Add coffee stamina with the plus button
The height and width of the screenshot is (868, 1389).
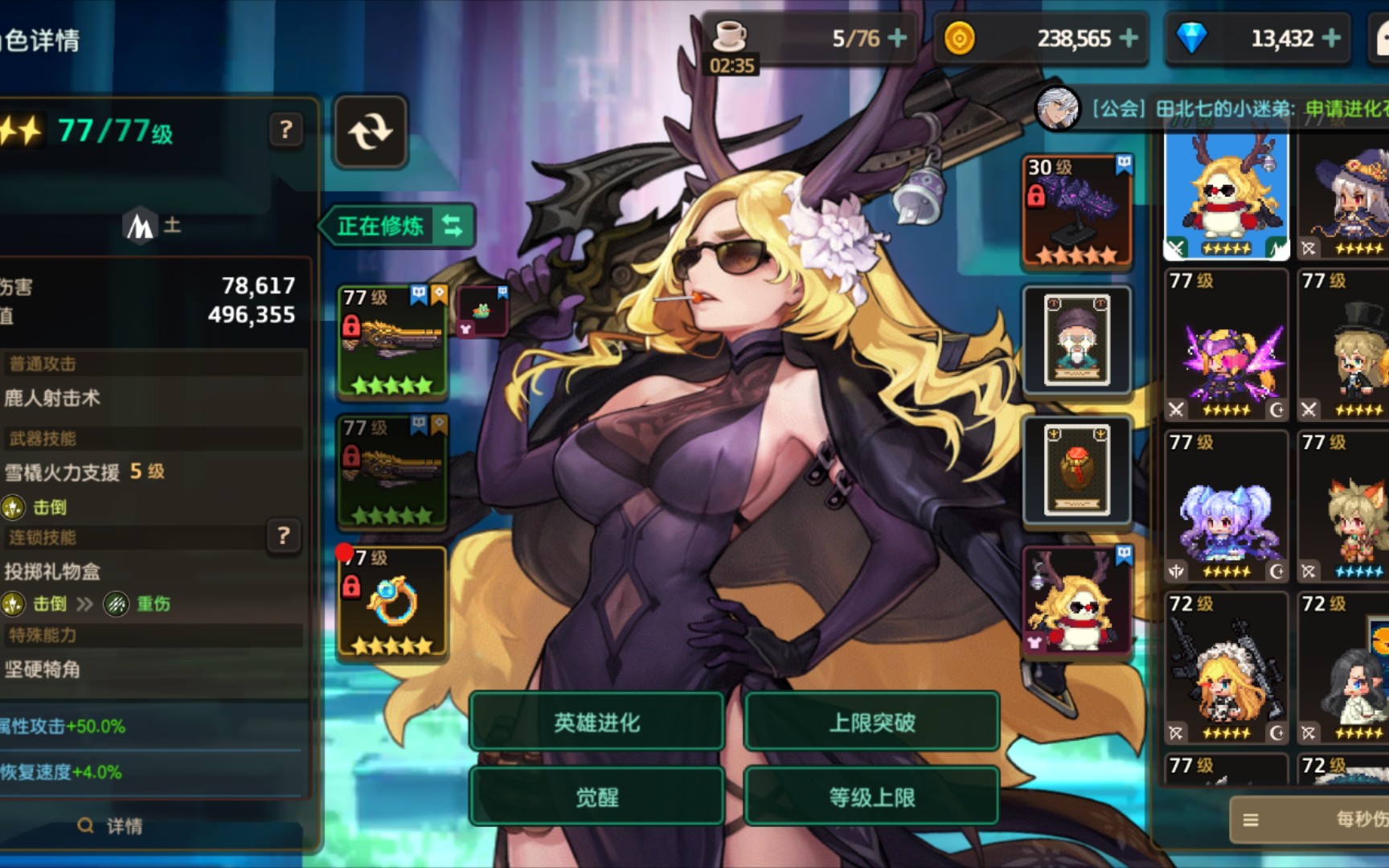point(898,38)
